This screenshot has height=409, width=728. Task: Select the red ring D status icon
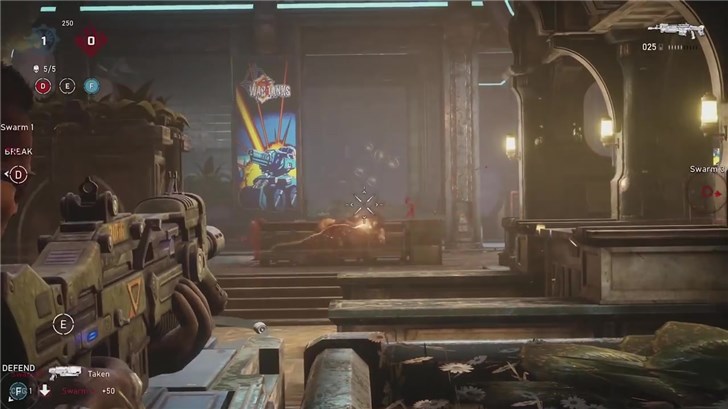pos(43,86)
